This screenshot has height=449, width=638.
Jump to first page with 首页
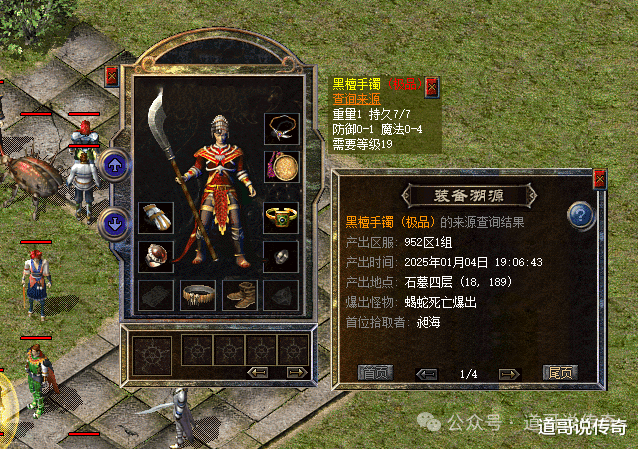pos(375,372)
